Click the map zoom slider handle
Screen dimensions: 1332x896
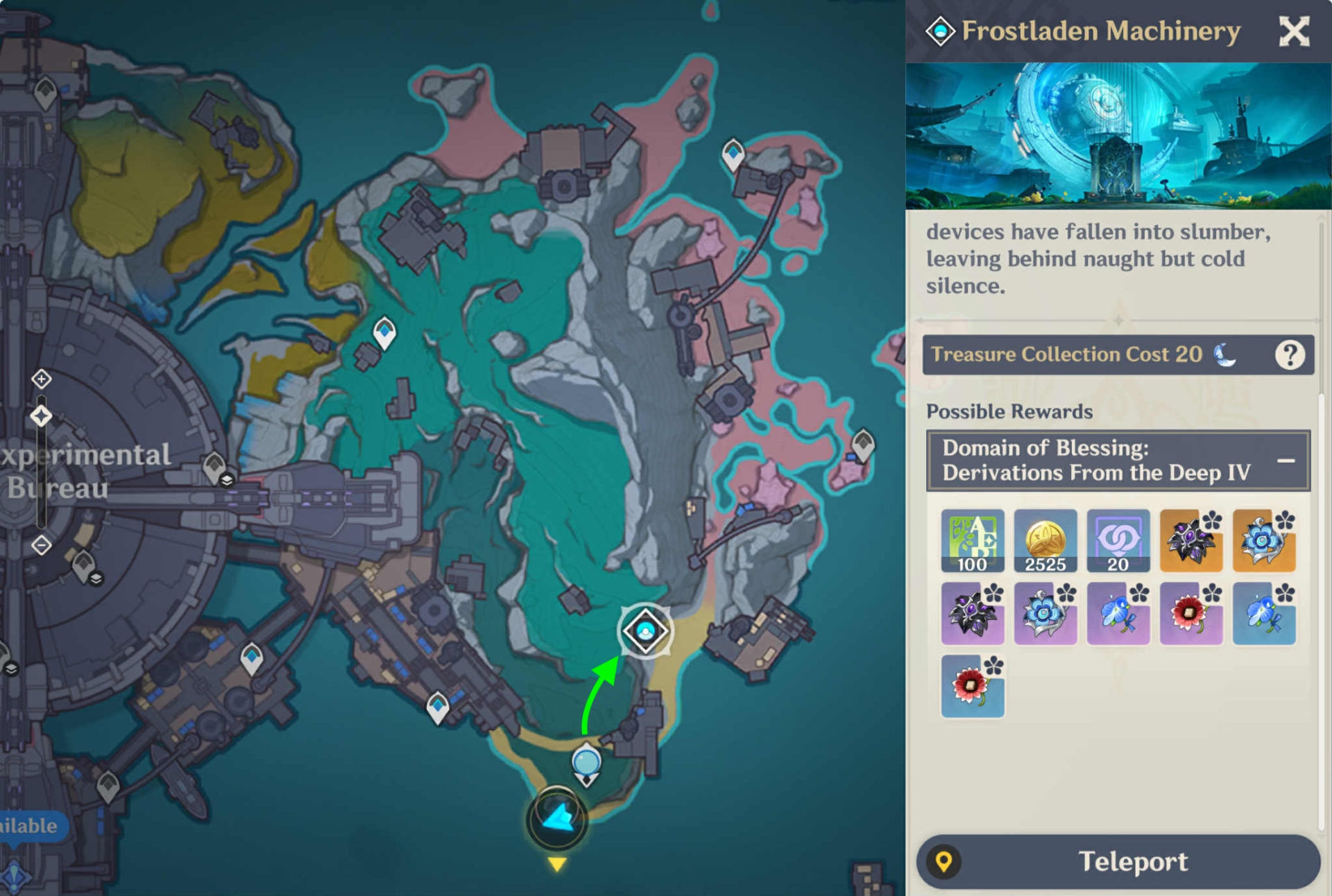click(42, 416)
